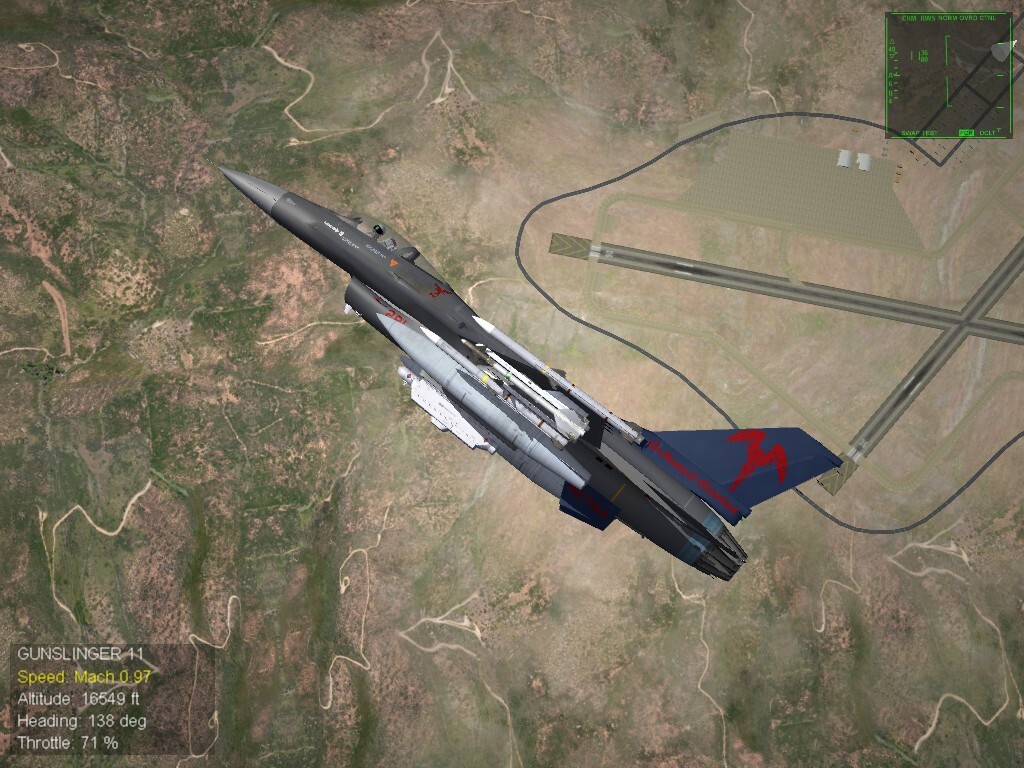Open the CNTL radar control page
This screenshot has height=768, width=1024.
tap(988, 18)
